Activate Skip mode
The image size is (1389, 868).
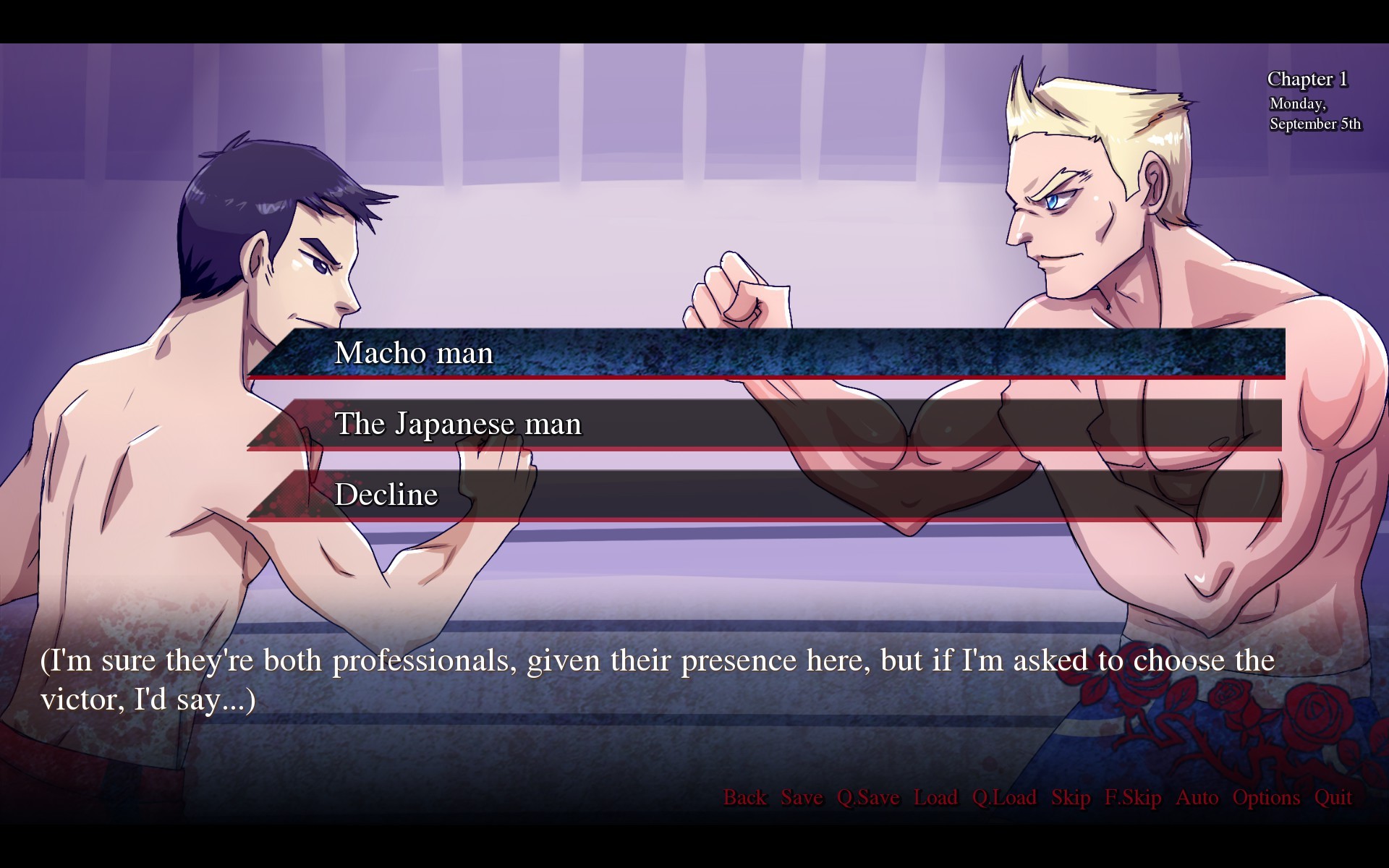click(x=1071, y=797)
